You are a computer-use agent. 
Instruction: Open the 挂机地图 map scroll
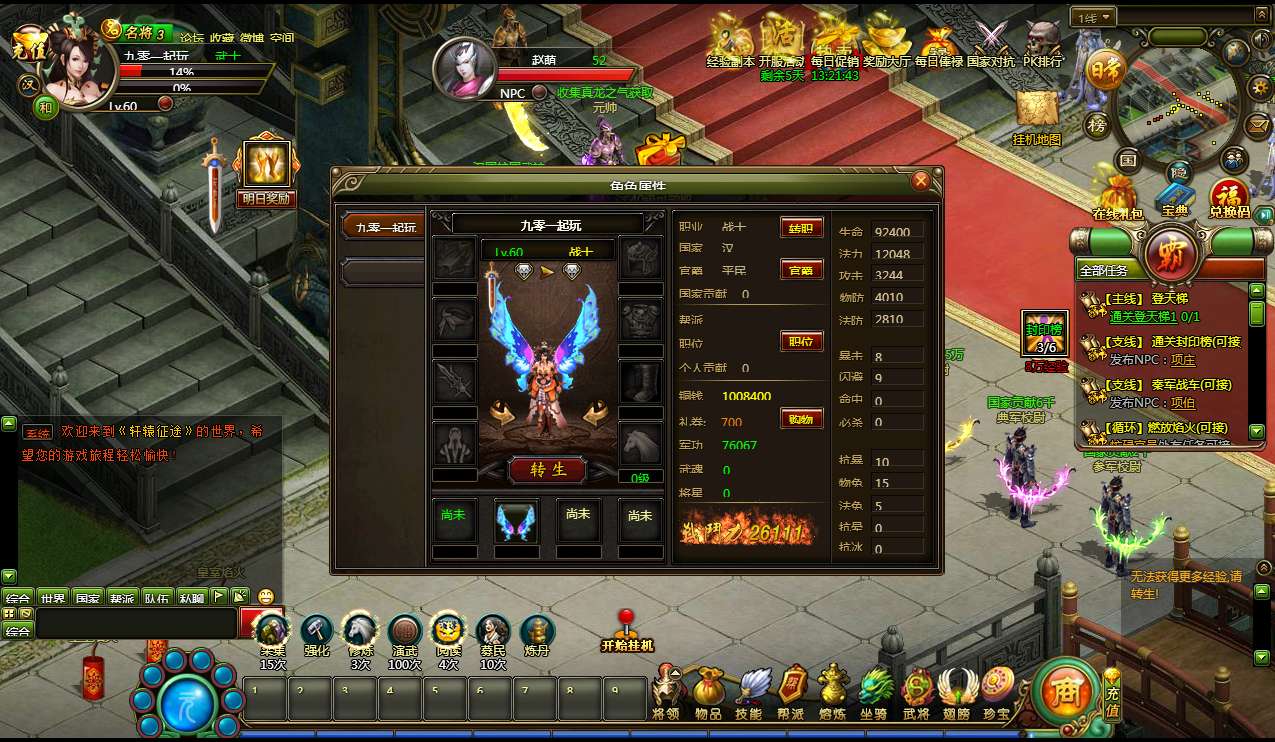(x=1036, y=112)
